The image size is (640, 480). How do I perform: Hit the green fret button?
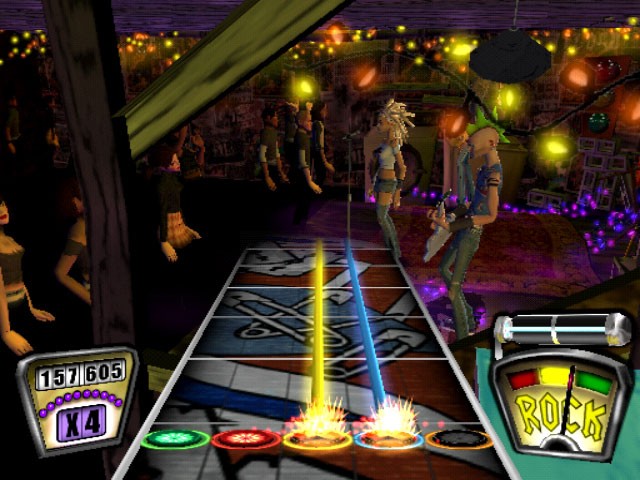click(x=175, y=438)
